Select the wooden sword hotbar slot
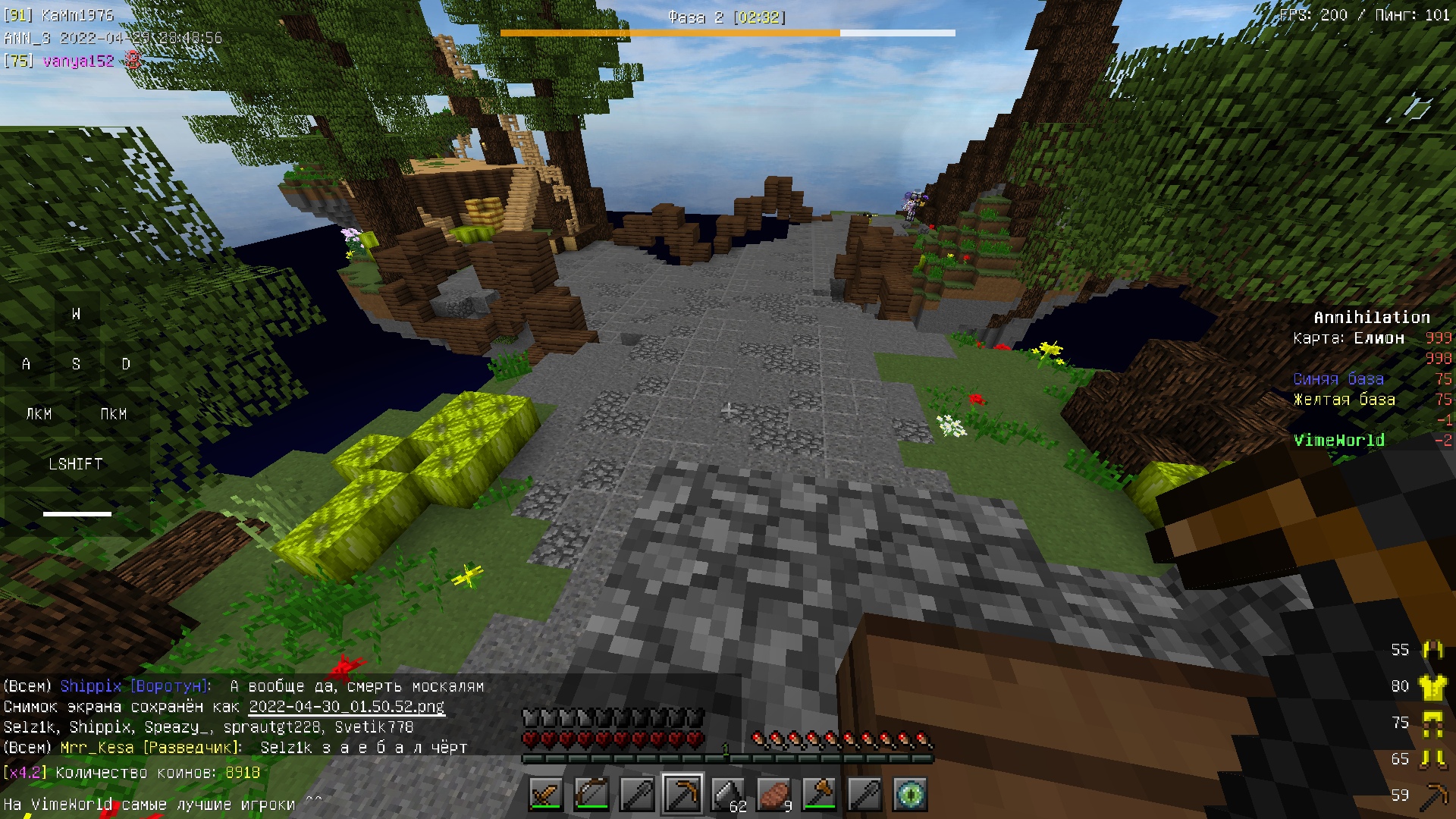 [x=546, y=794]
